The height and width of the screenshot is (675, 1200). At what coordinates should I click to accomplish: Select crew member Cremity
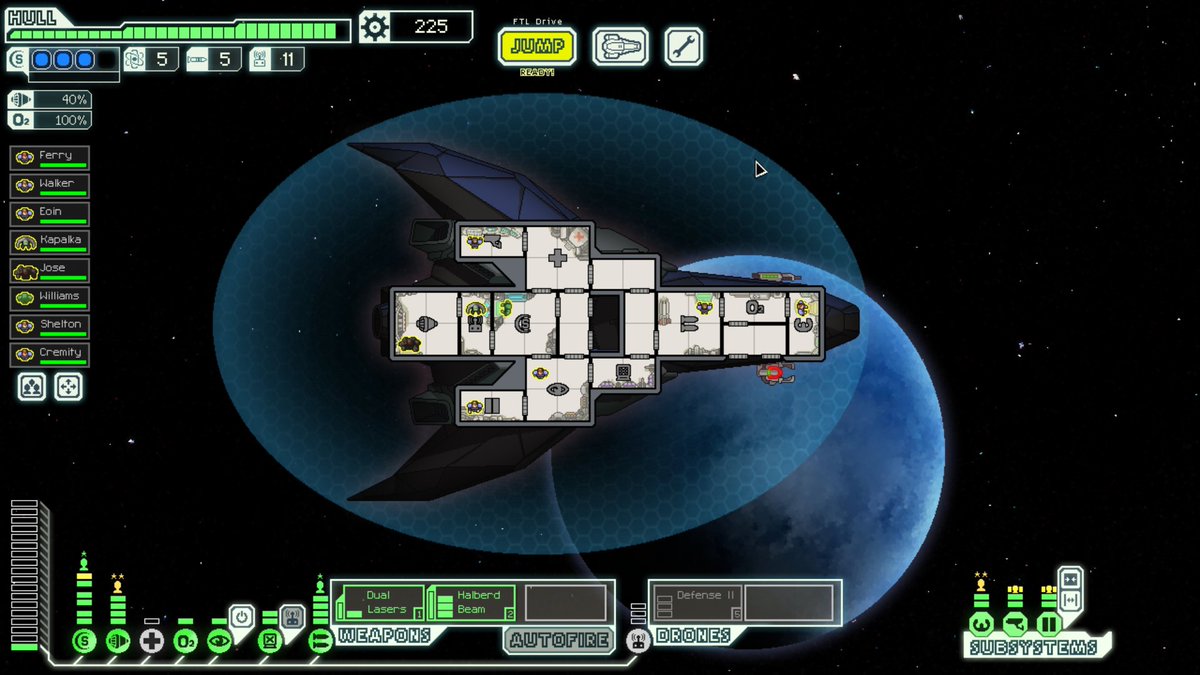pos(50,354)
